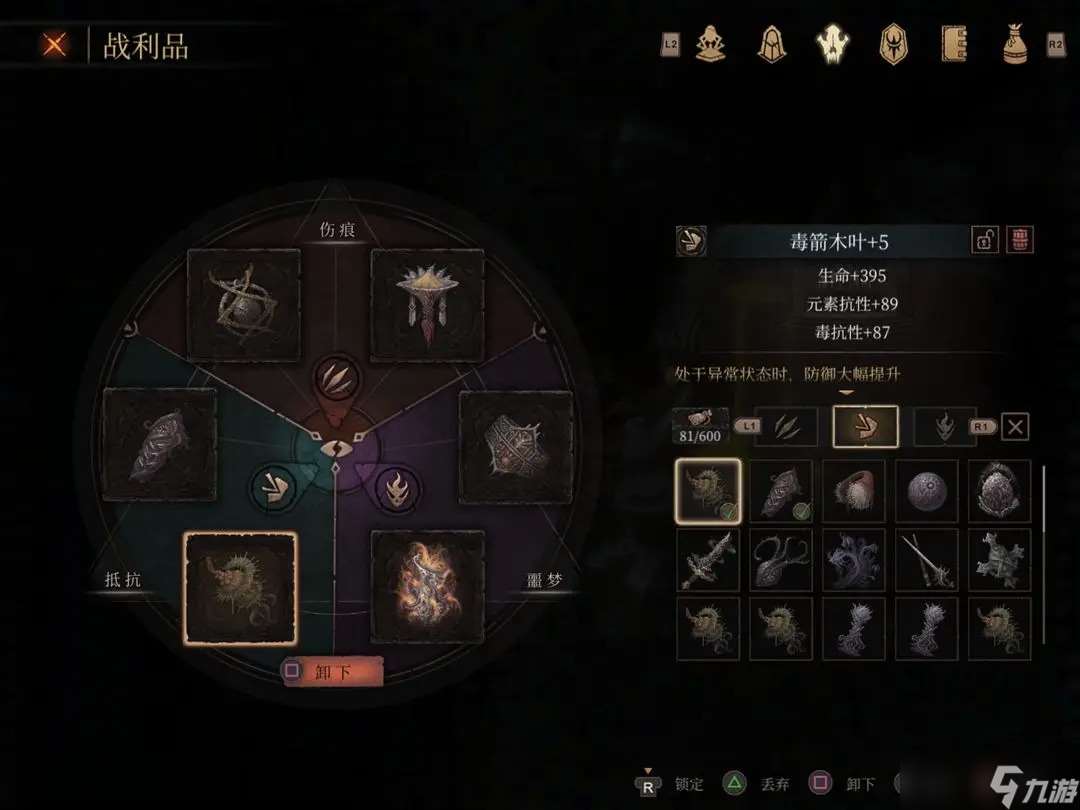This screenshot has width=1080, height=810.
Task: Click the 卸下 unequip button
Action: [x=332, y=672]
